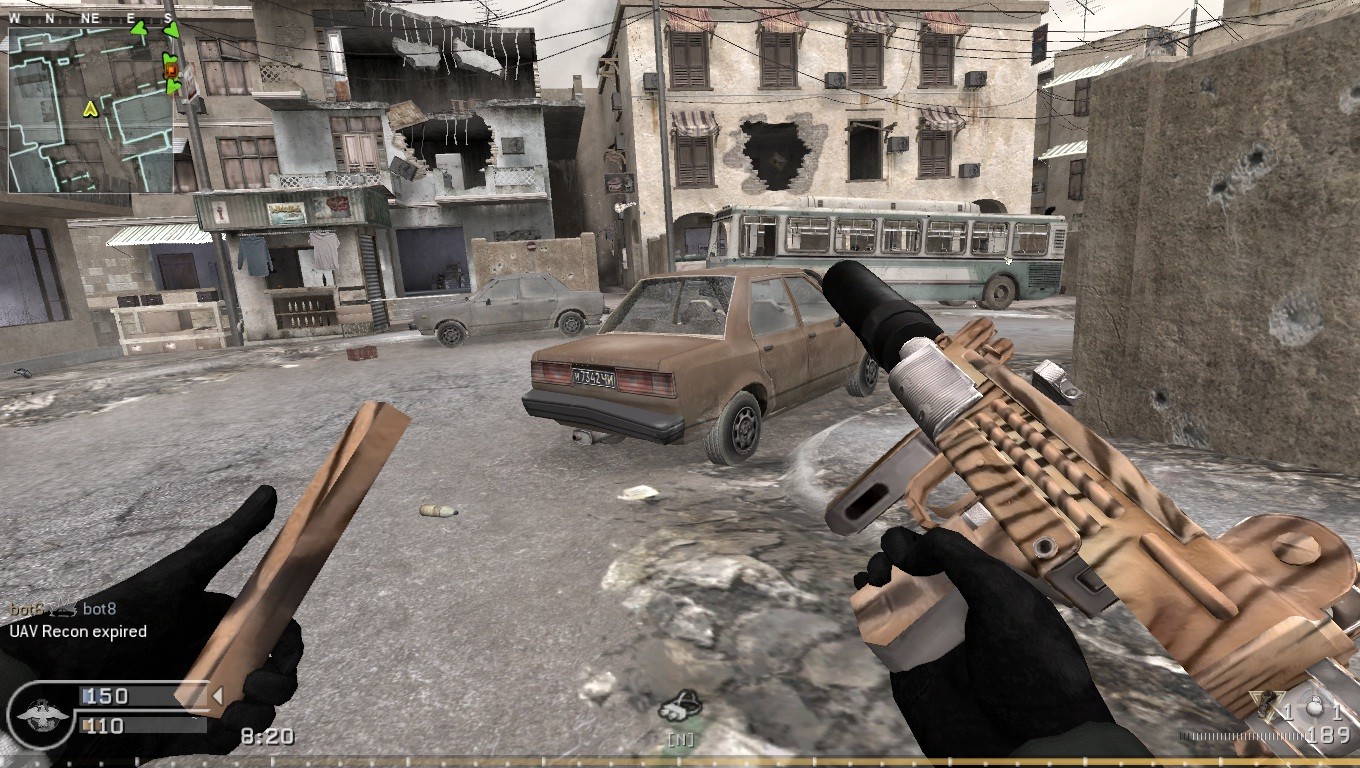This screenshot has height=768, width=1360.
Task: Toggle the compass marker at E
Action: click(131, 16)
